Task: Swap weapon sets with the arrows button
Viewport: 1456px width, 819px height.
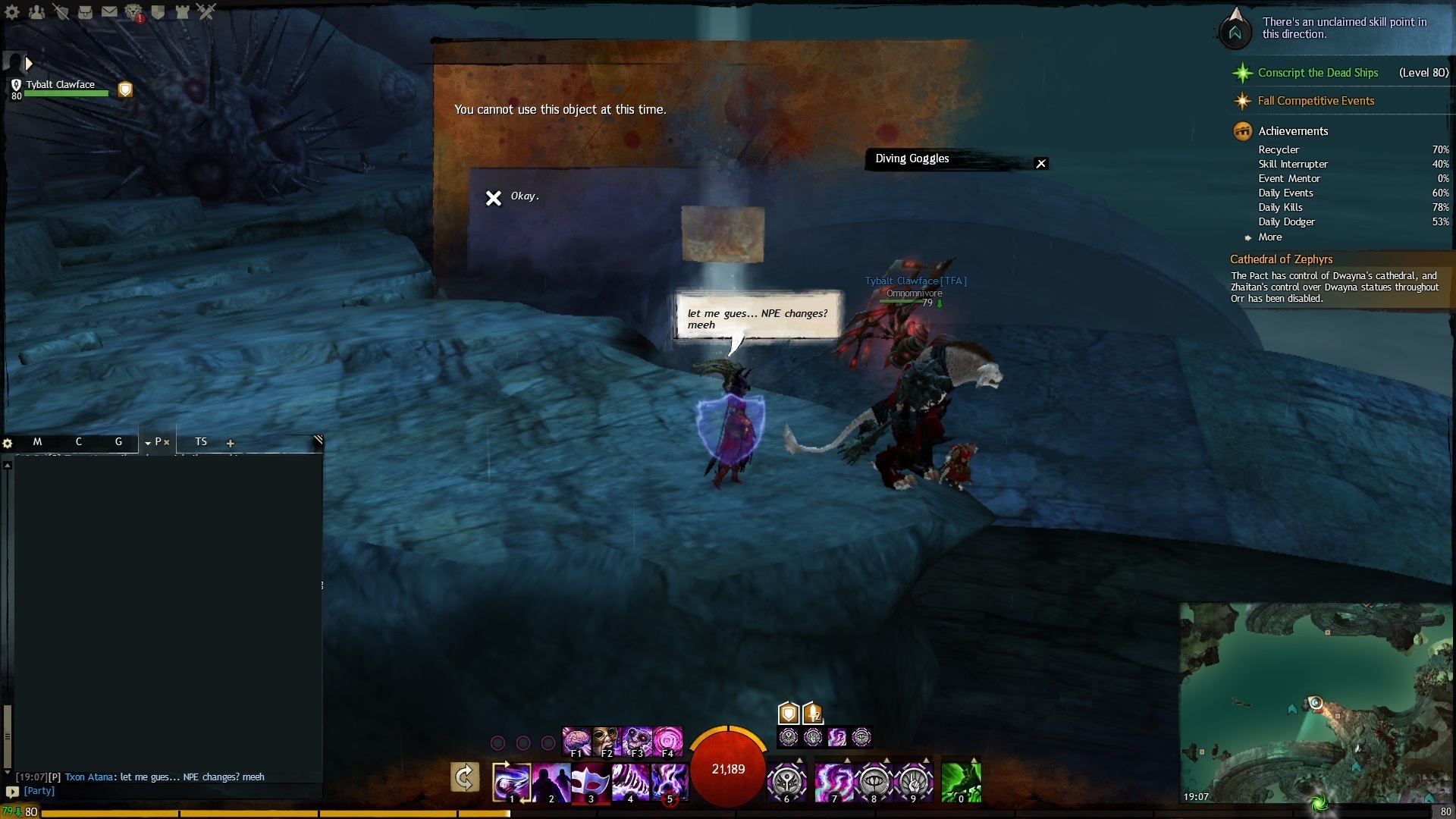Action: coord(465,777)
